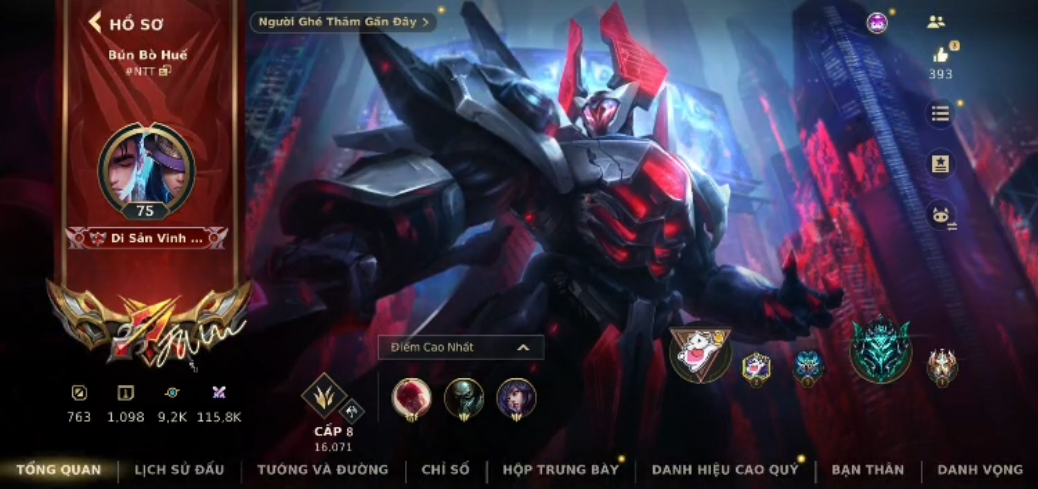Open the list menu icon
Viewport: 1038px width, 489px height.
[940, 113]
